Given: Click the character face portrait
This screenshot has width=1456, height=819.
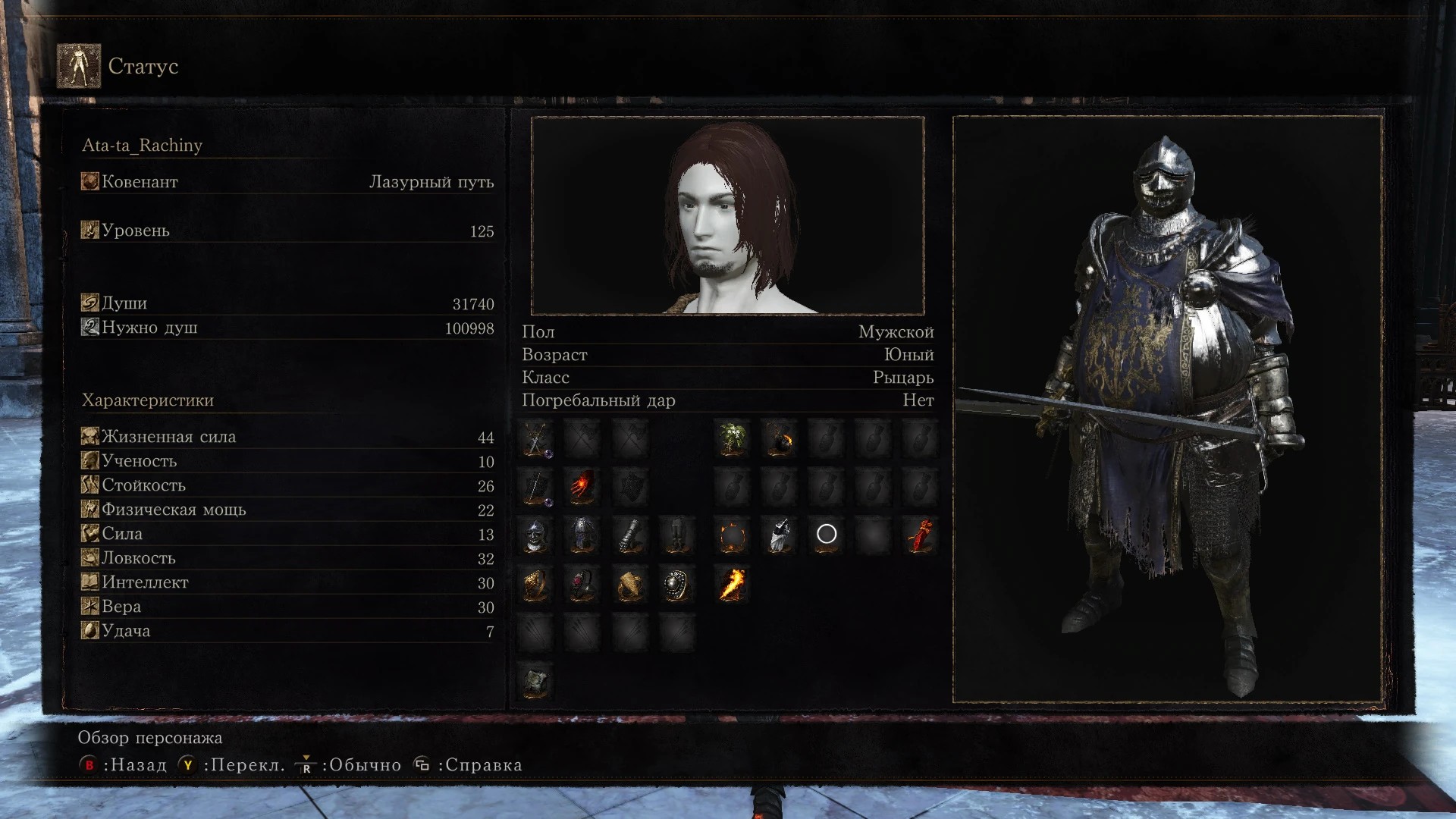Looking at the screenshot, I should point(727,216).
